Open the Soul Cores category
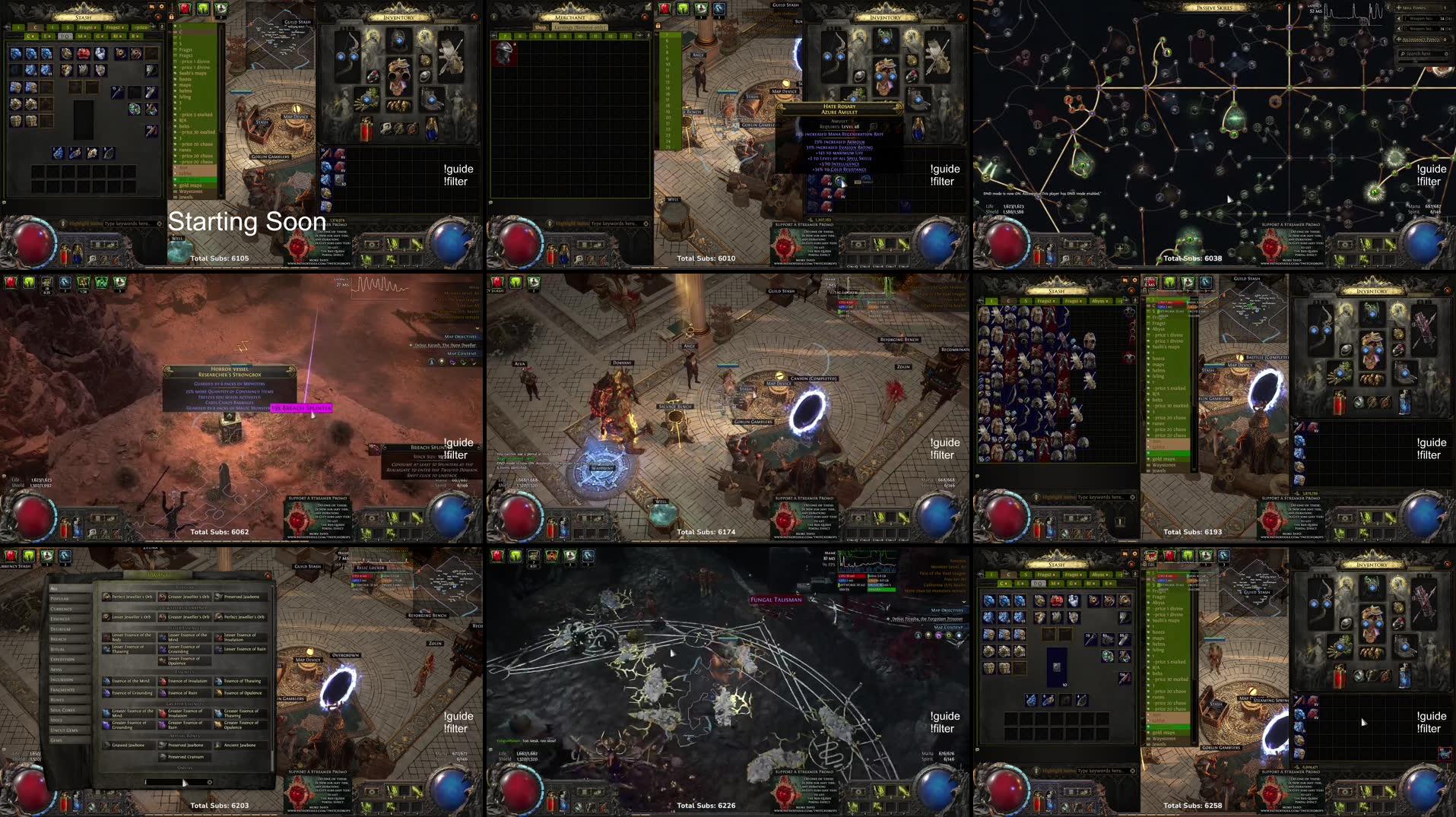 62,710
